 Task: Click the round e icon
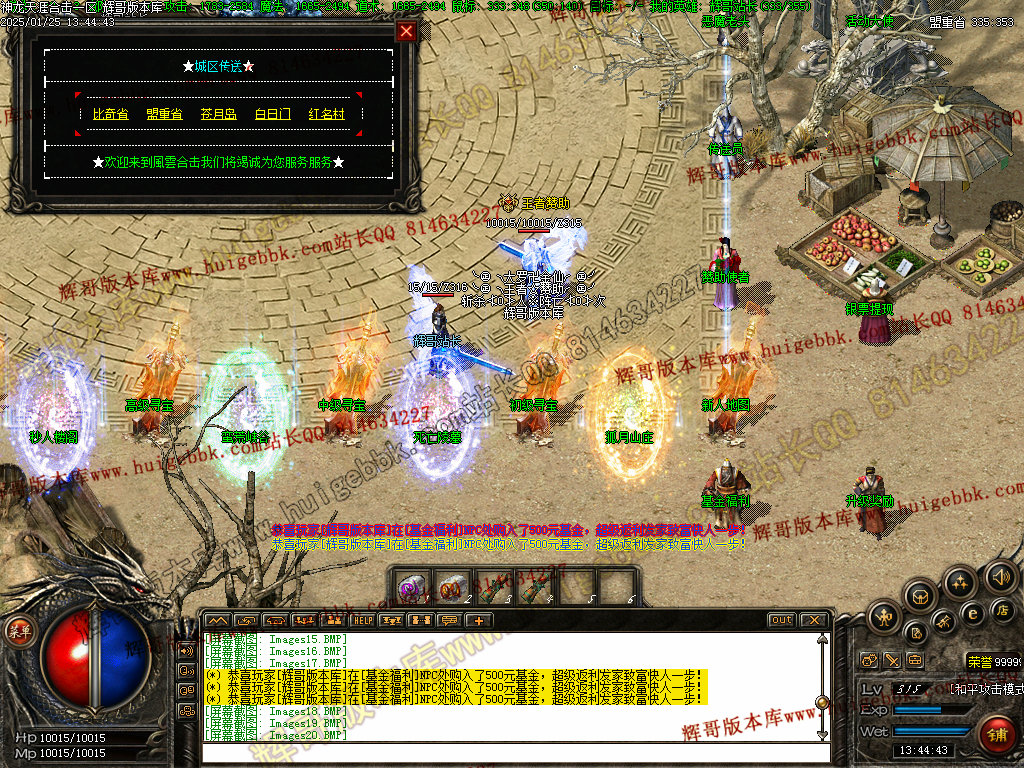971,613
